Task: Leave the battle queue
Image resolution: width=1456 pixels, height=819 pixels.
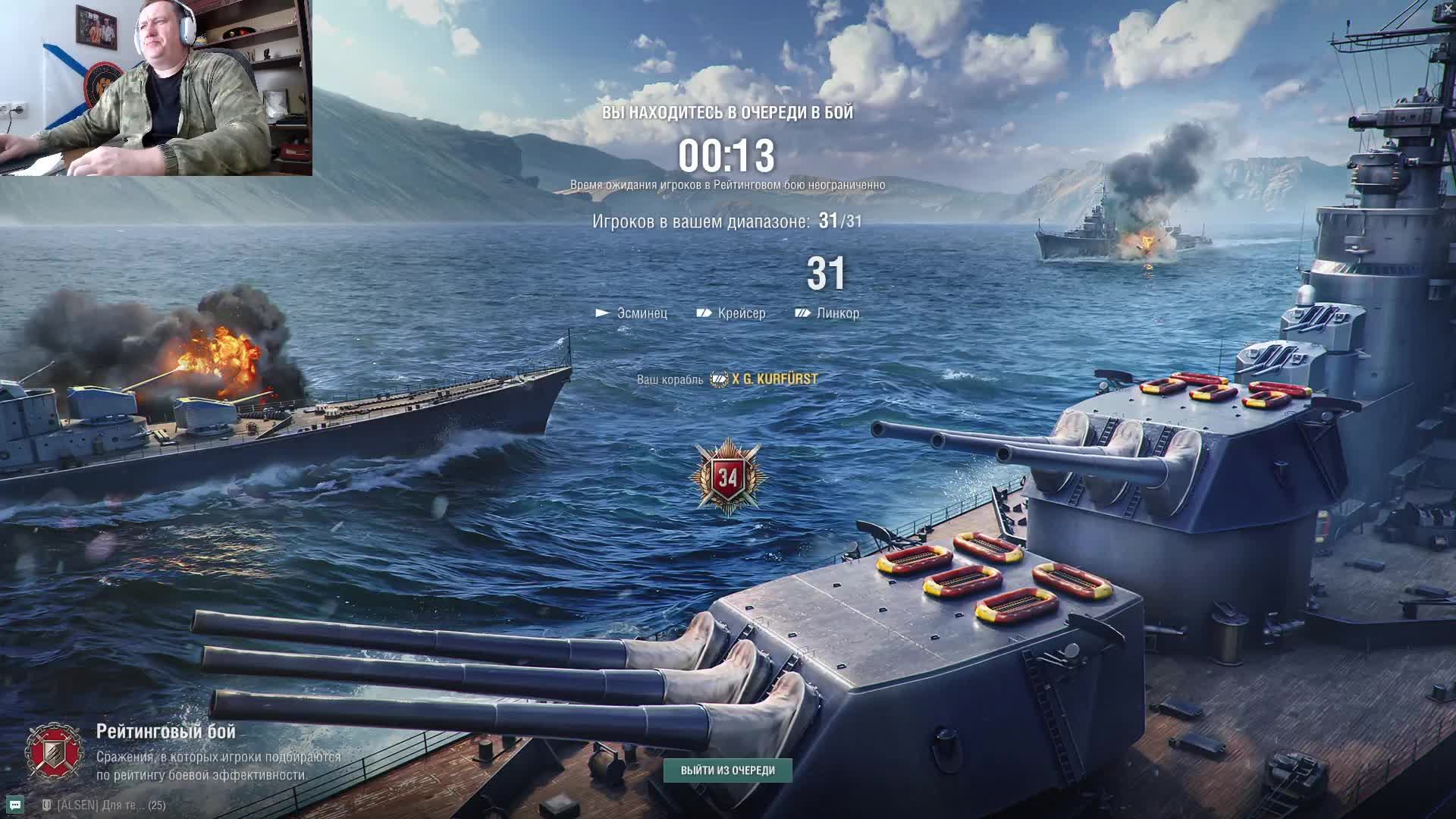Action: click(727, 770)
